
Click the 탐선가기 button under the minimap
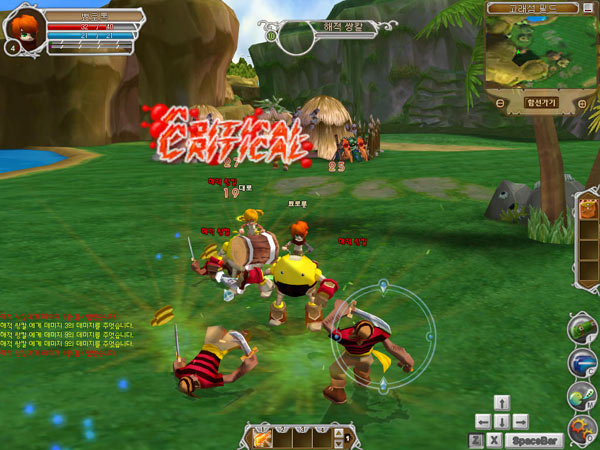point(540,102)
